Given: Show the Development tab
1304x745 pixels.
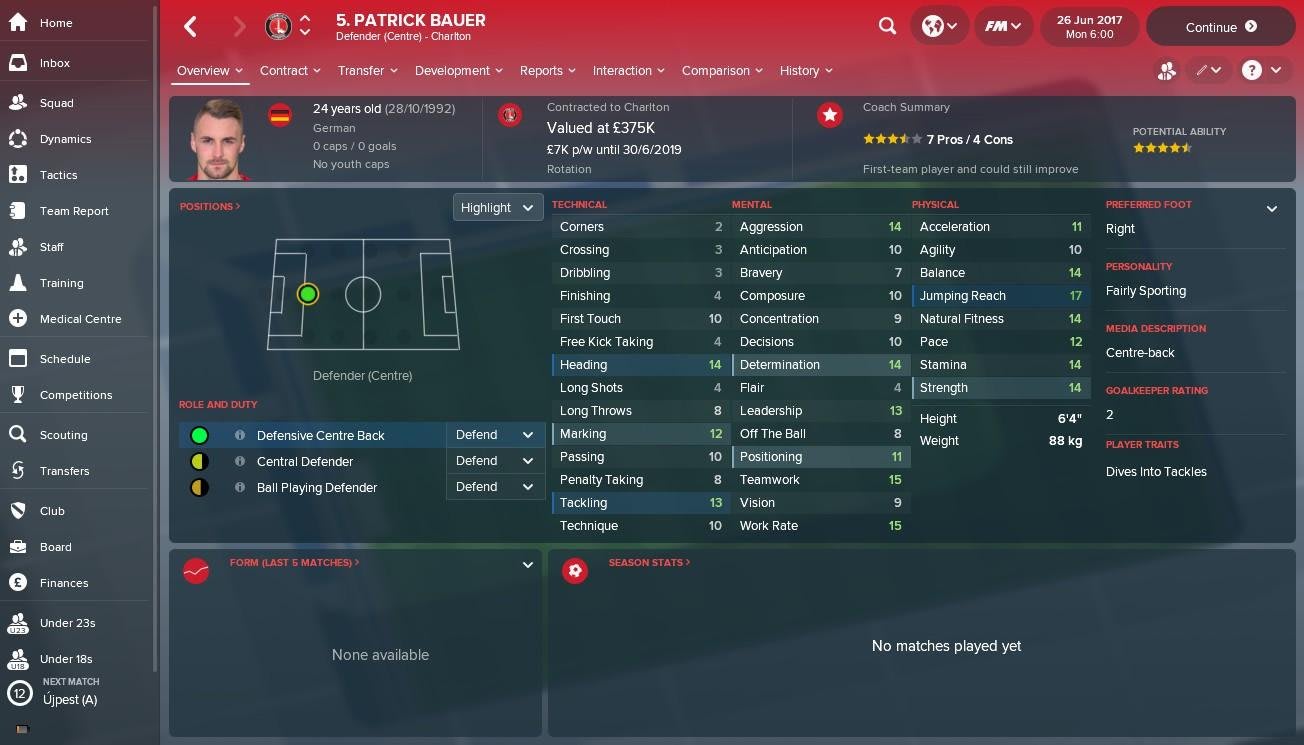Looking at the screenshot, I should coord(458,71).
